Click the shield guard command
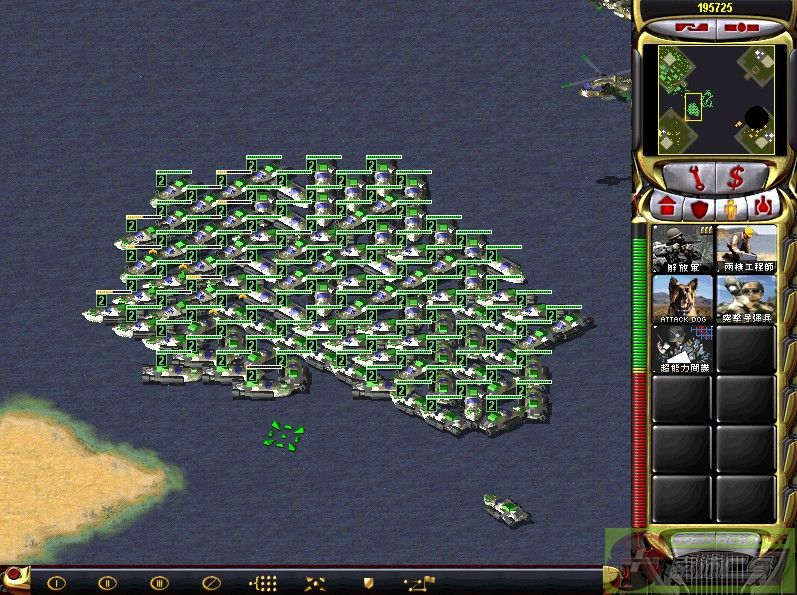This screenshot has width=797, height=595. pyautogui.click(x=367, y=582)
